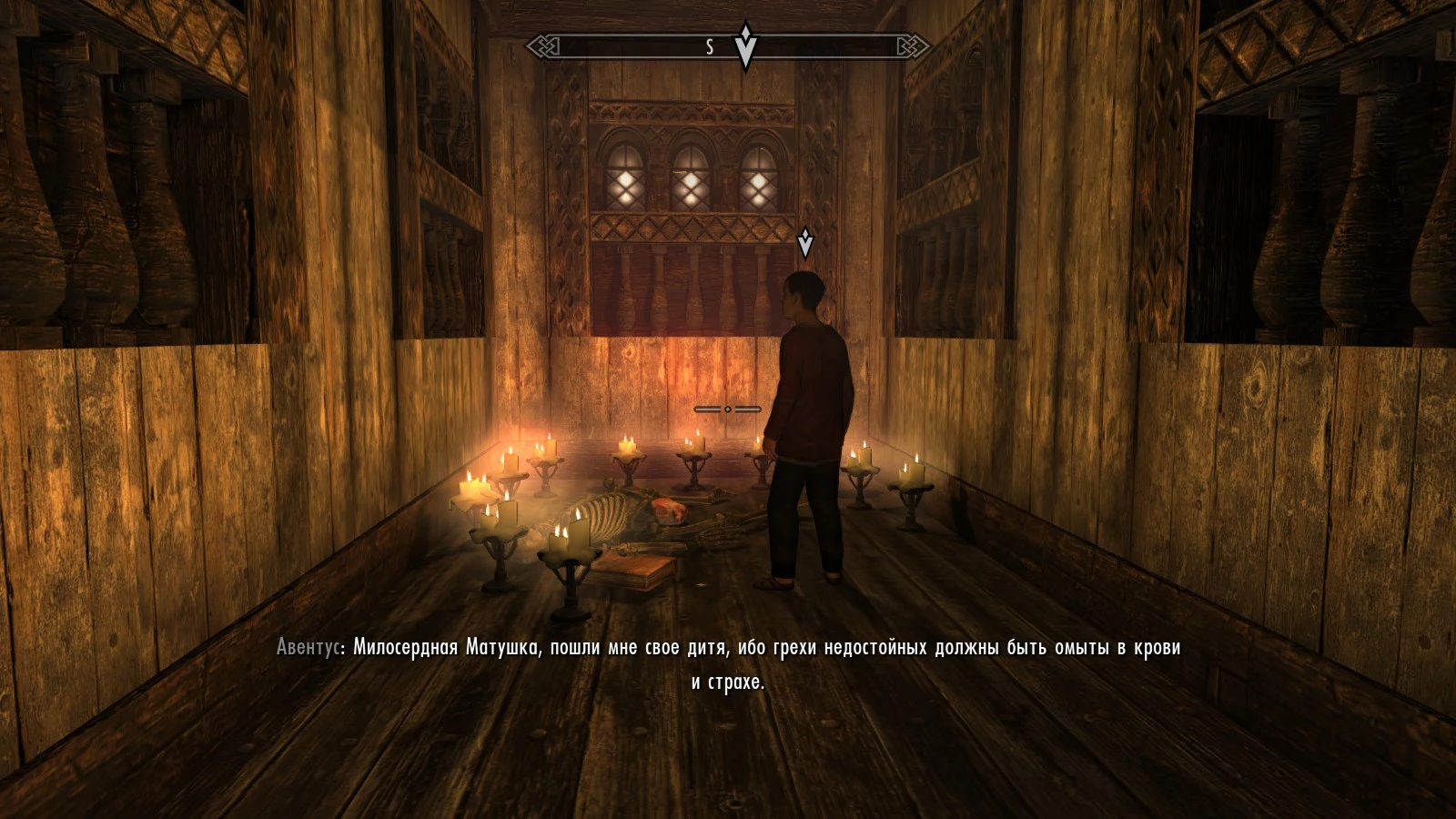The image size is (1456, 819).
Task: Click the center dot of the detection meter
Action: [727, 409]
